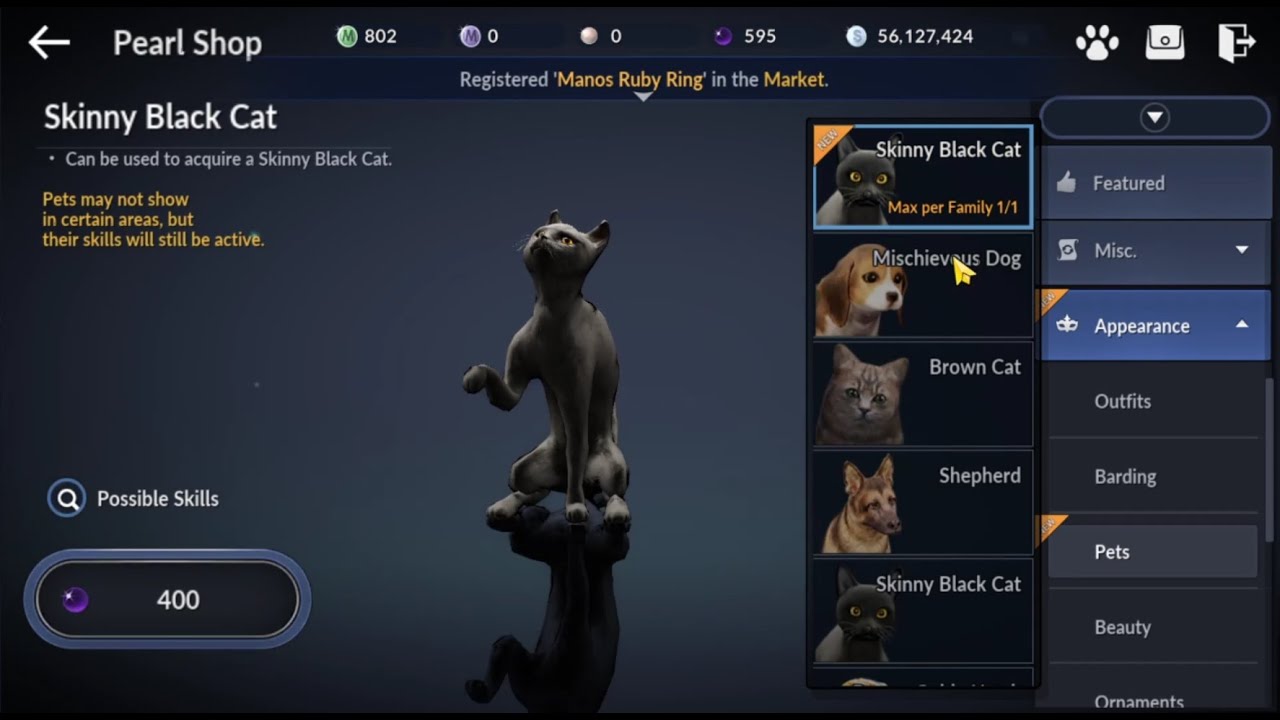Image resolution: width=1280 pixels, height=720 pixels.
Task: Purchase Skinny Black Cat for 400 pearls
Action: tap(167, 600)
